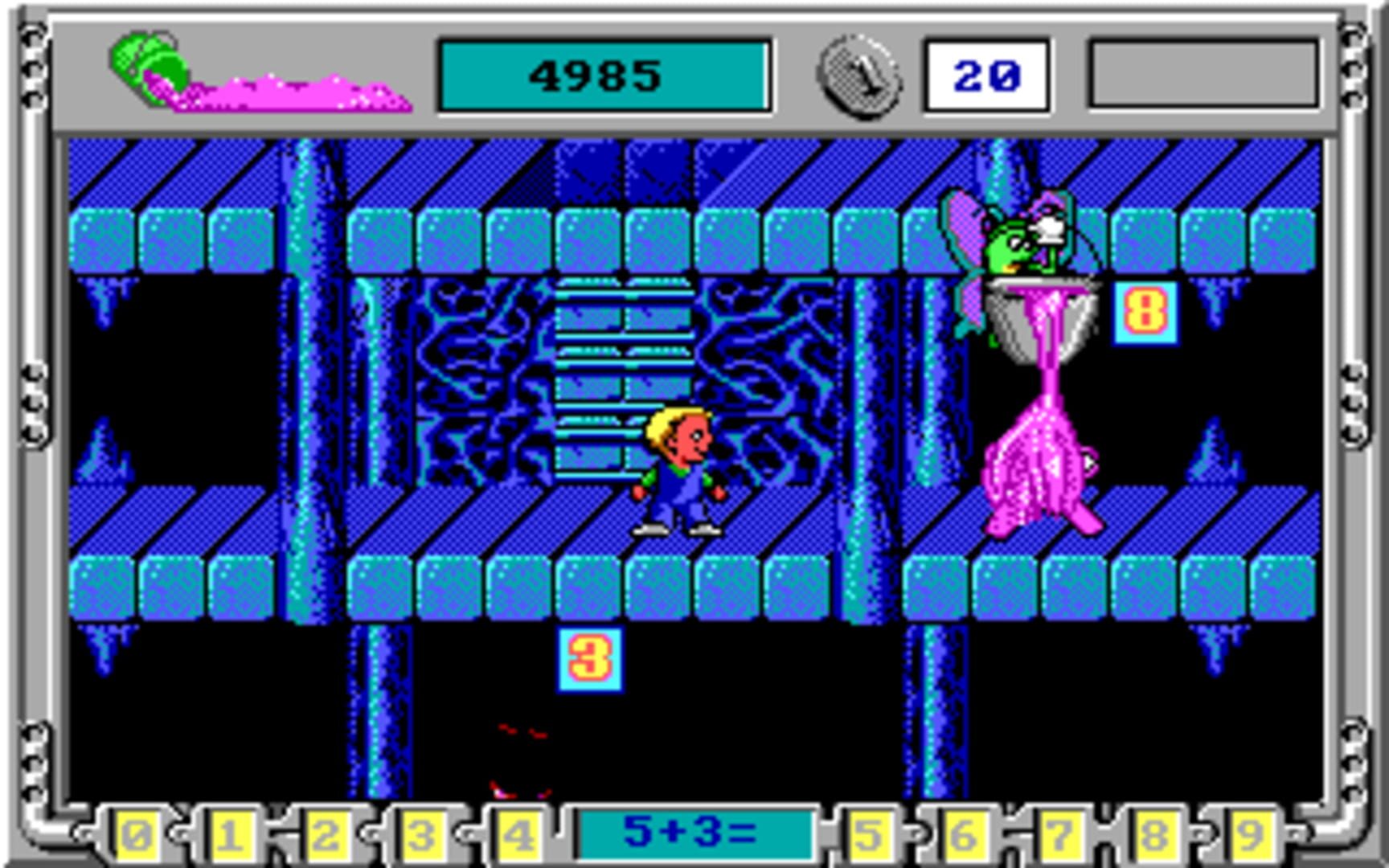Viewport: 1389px width, 868px height.
Task: Click the number key 3 keypad button
Action: coord(417,836)
